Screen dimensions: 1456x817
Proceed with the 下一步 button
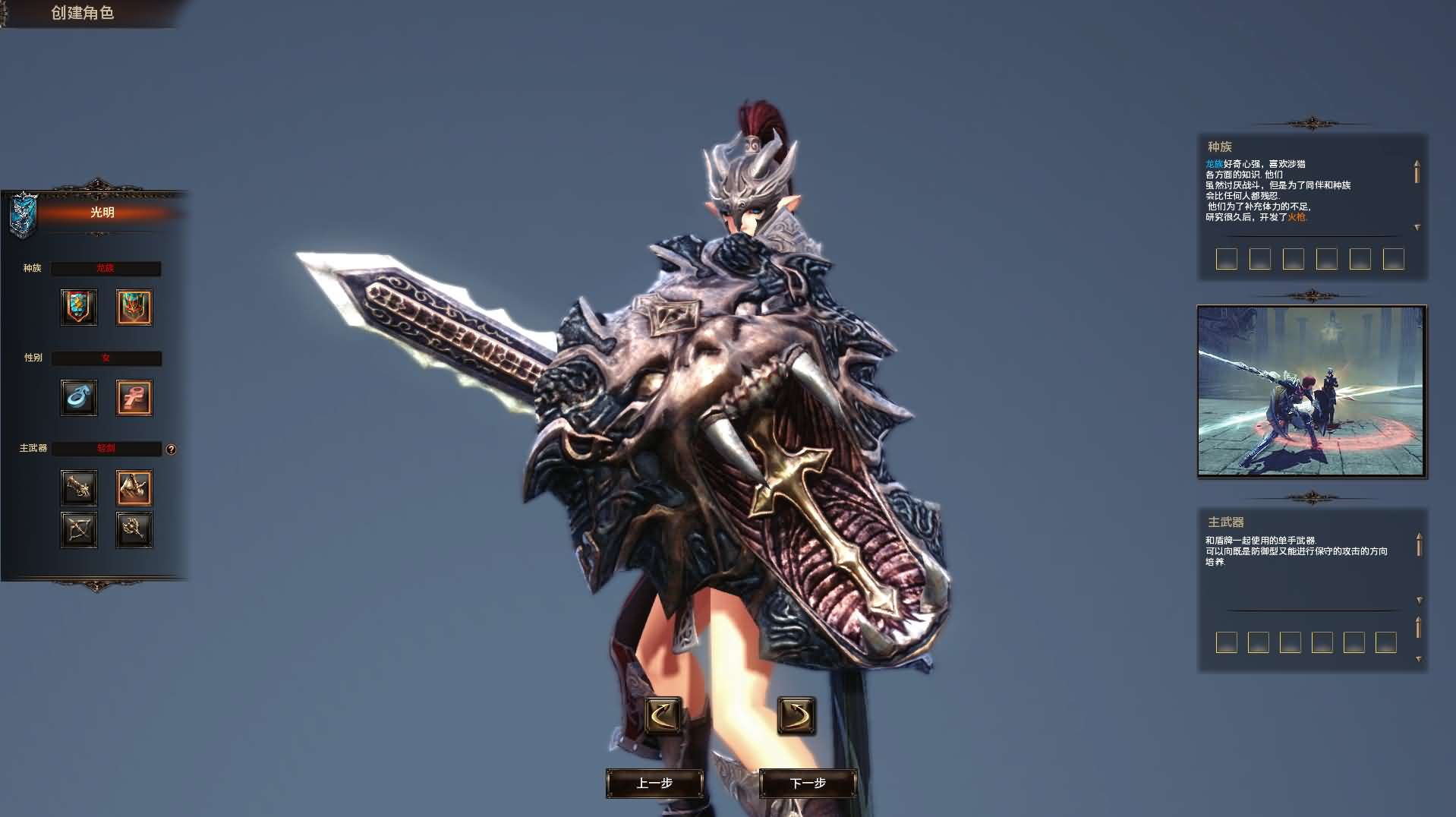point(808,783)
